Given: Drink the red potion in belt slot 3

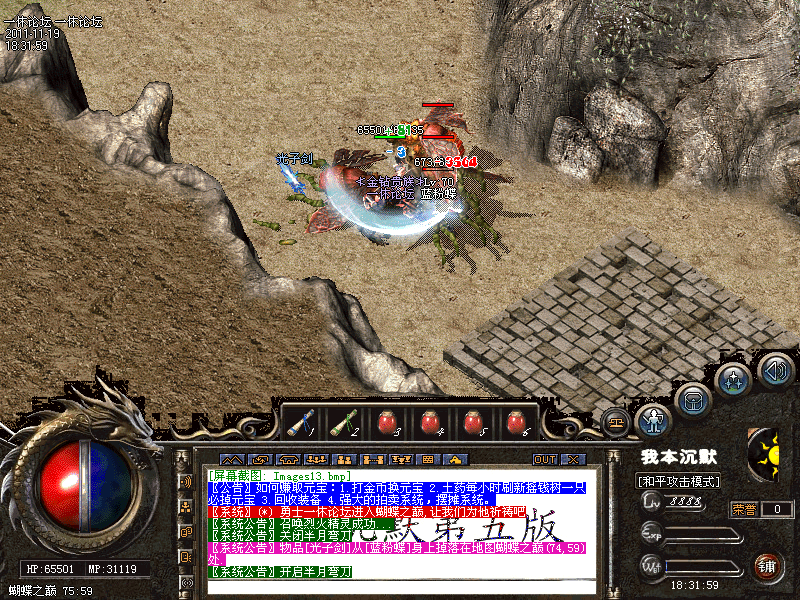Looking at the screenshot, I should click(388, 424).
